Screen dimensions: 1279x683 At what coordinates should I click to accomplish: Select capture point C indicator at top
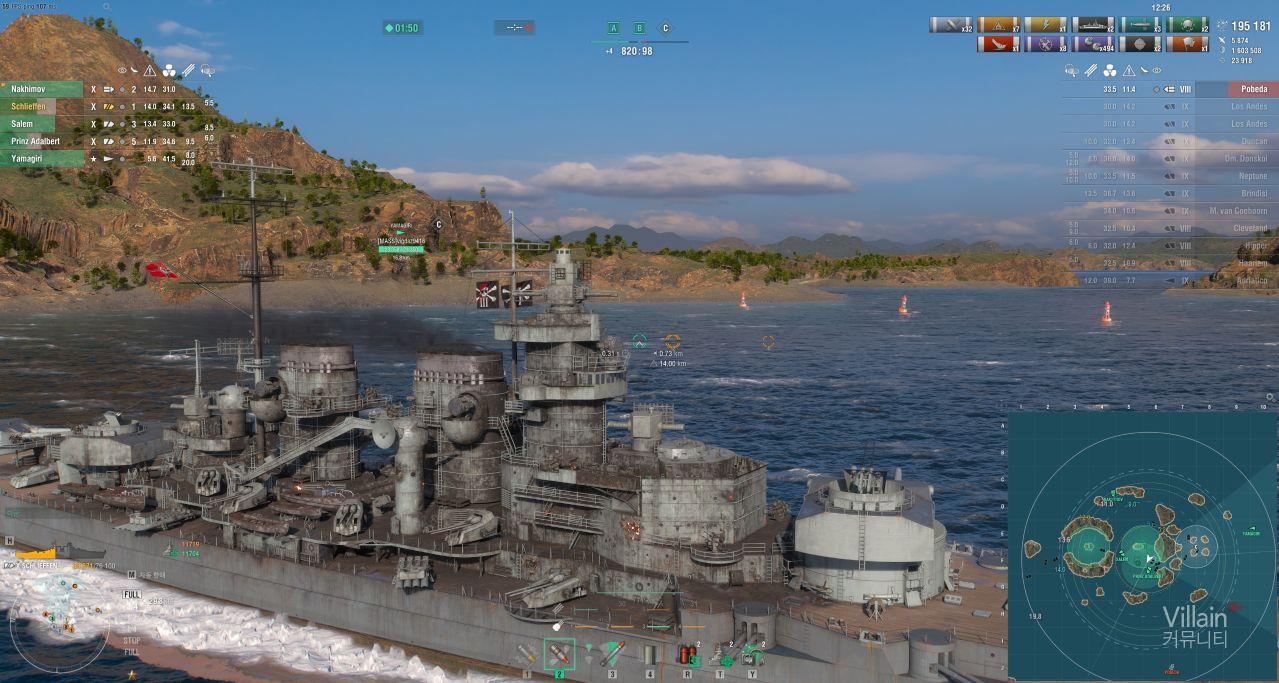pyautogui.click(x=665, y=28)
